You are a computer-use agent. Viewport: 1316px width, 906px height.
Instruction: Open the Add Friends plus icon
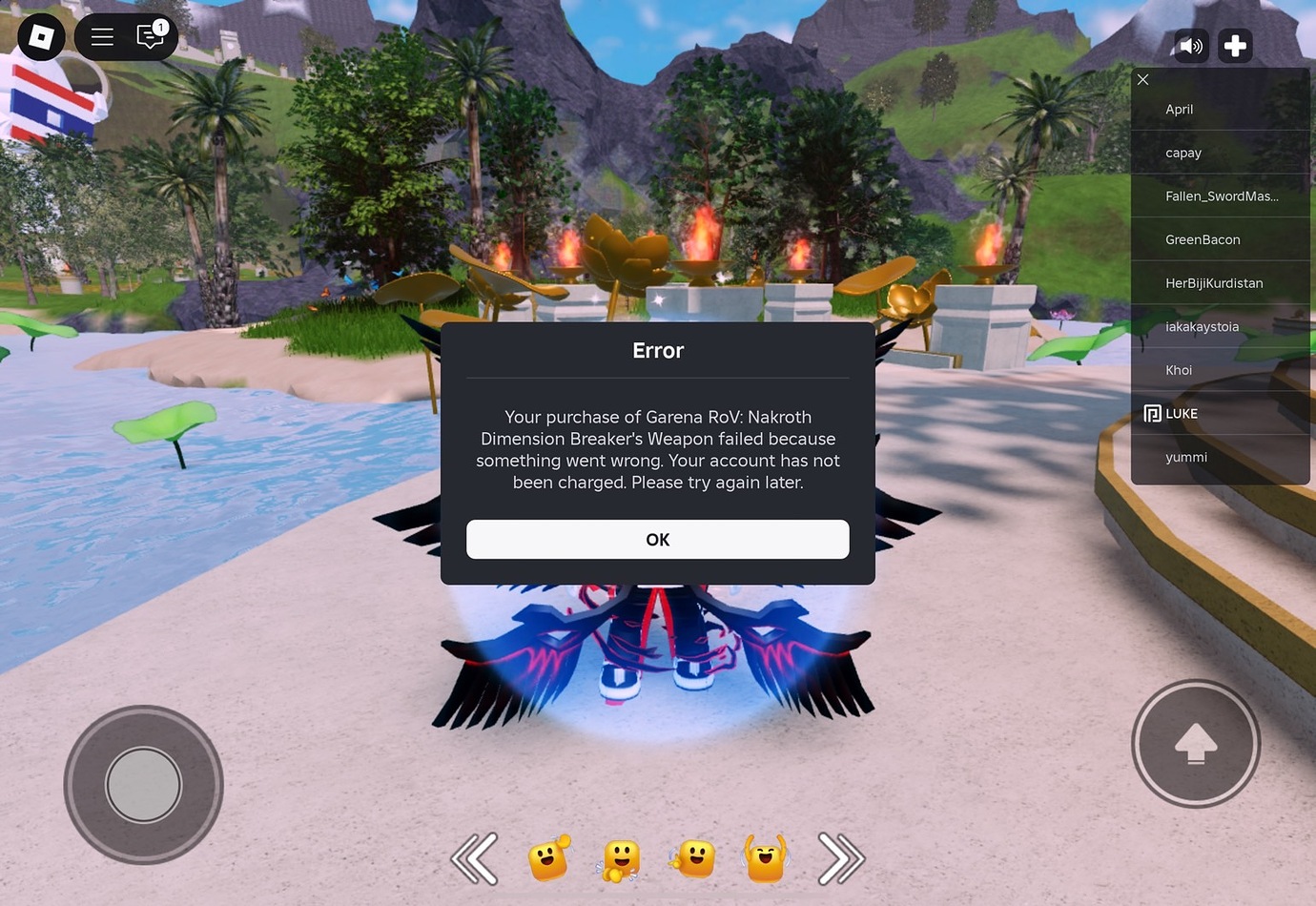(x=1235, y=45)
